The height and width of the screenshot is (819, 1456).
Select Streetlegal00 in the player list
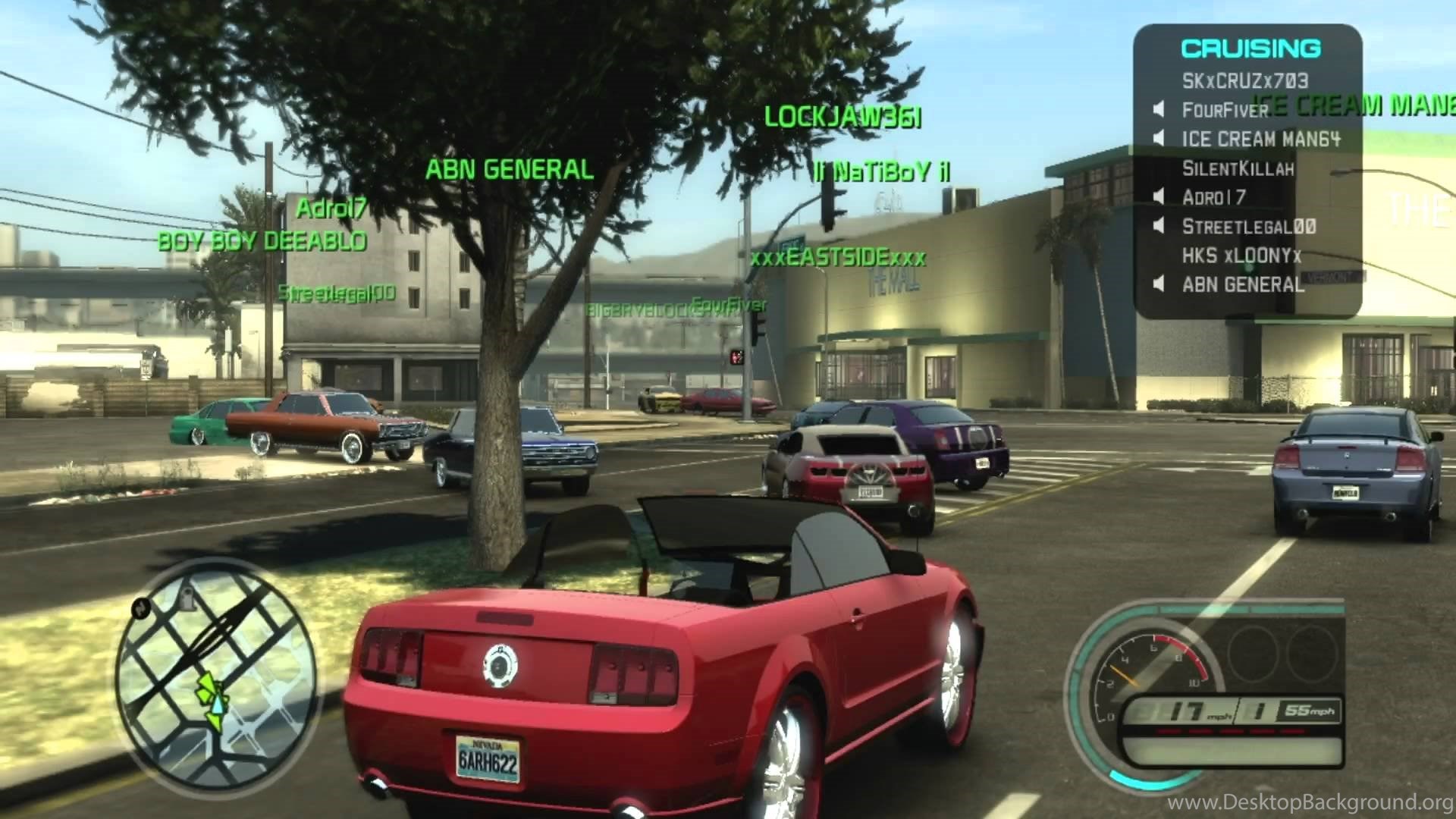click(1248, 227)
